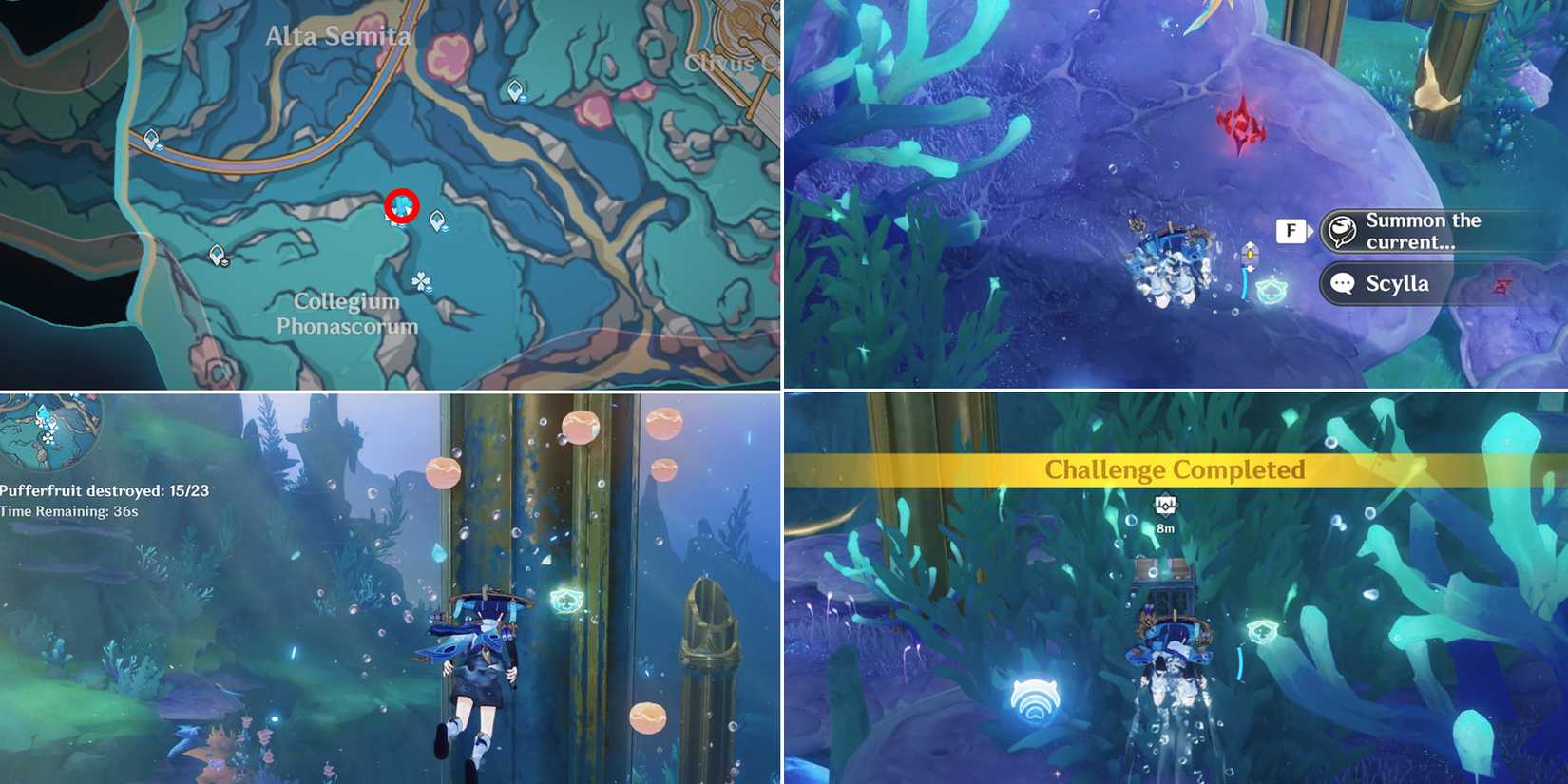Click the F key interaction prompt
This screenshot has height=784, width=1568.
pos(1290,230)
